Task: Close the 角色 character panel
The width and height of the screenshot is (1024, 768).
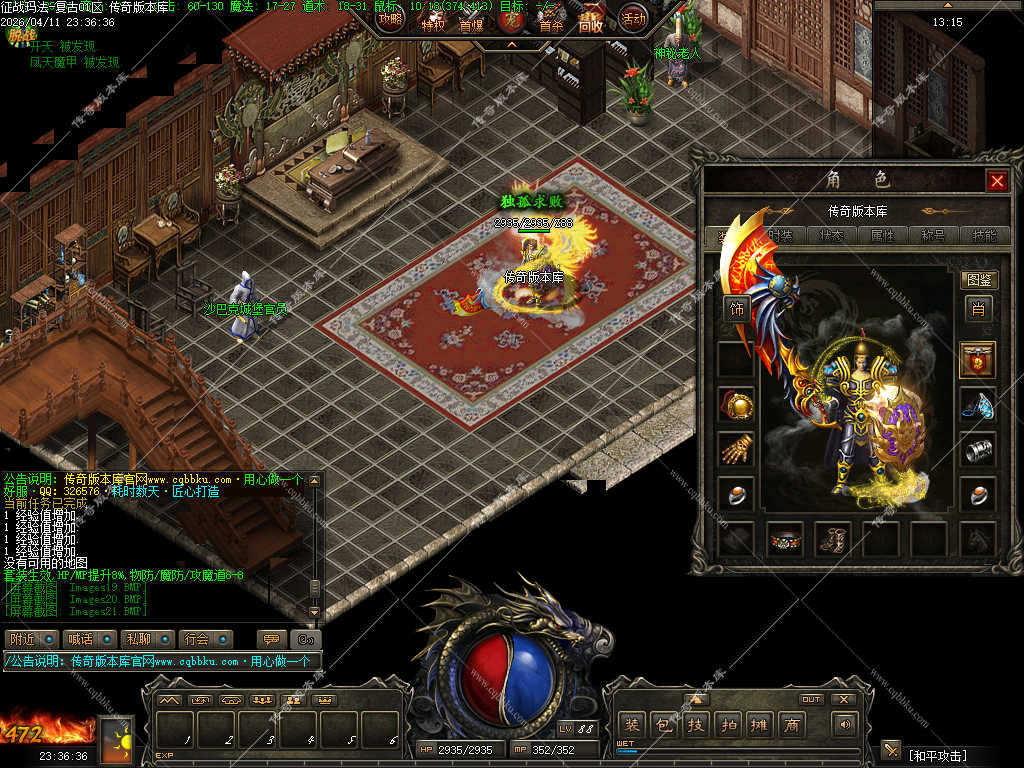Action: pos(997,181)
